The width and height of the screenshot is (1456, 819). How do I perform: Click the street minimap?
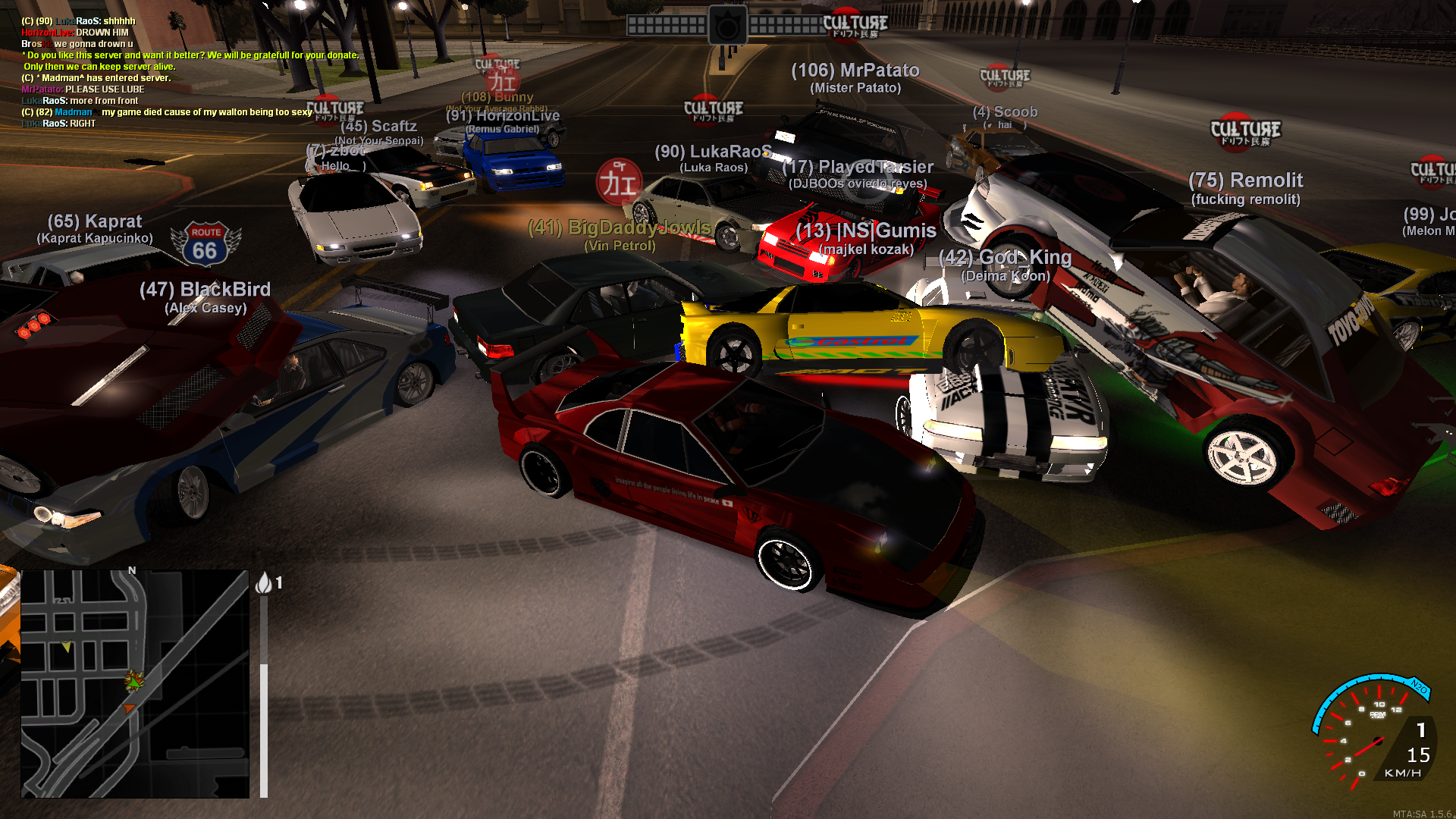coord(135,683)
